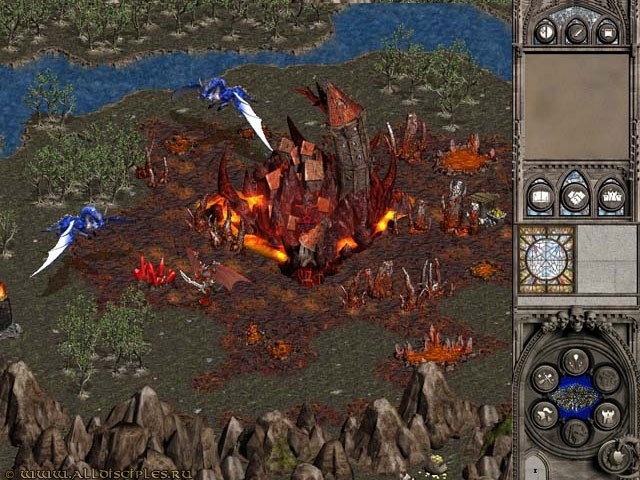
Task: Open the spellbook with the open book button
Action: [541, 197]
